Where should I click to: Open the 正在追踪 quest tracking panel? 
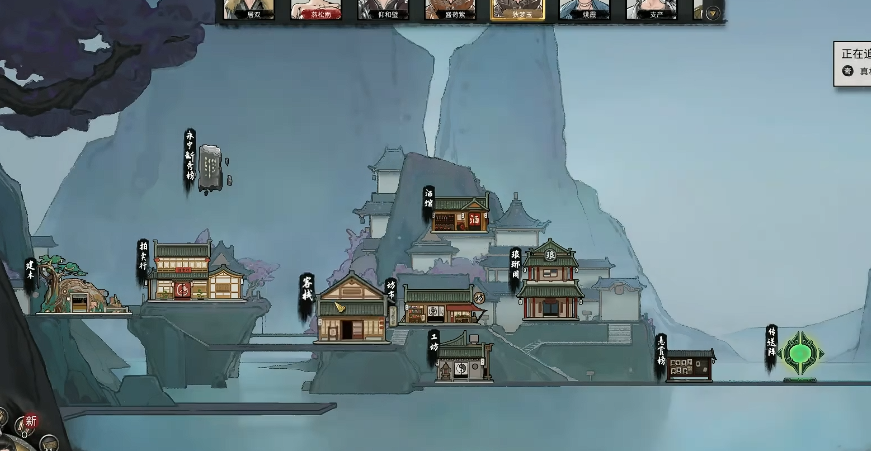(x=853, y=63)
